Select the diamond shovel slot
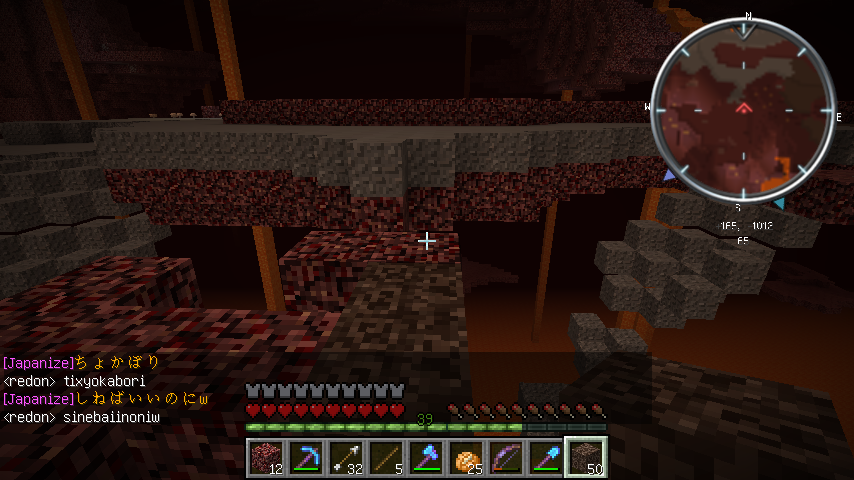Screen dimensions: 854x480 (545, 457)
